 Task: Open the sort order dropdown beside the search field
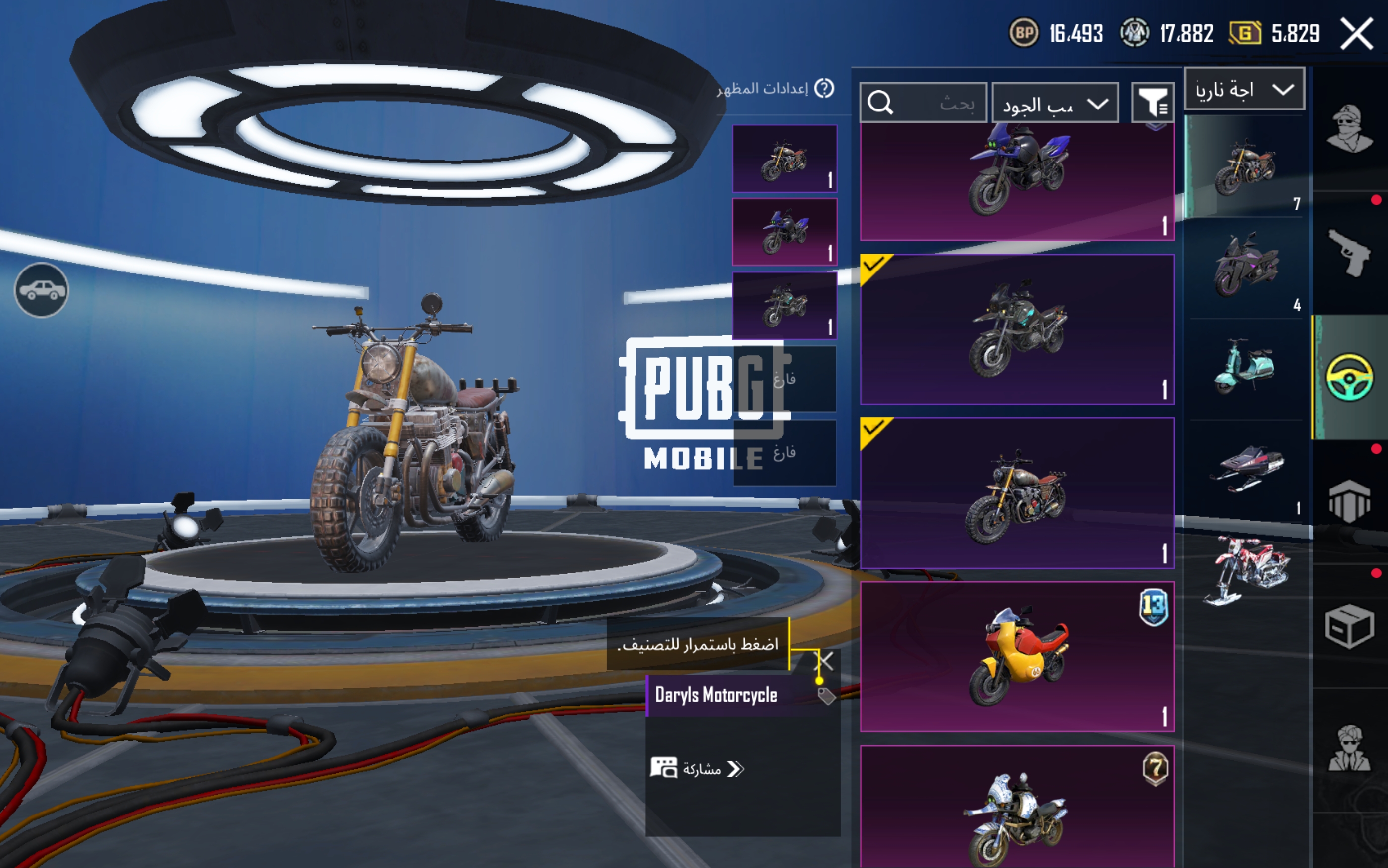pos(1055,104)
